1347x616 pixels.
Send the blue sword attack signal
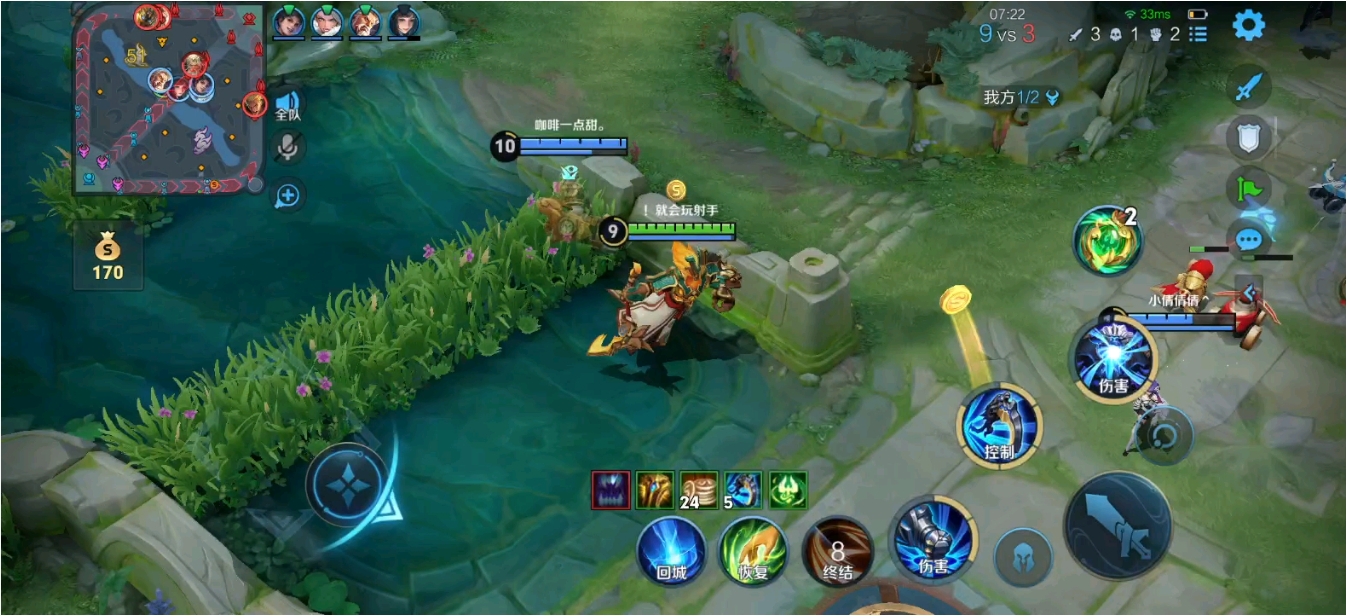1249,88
